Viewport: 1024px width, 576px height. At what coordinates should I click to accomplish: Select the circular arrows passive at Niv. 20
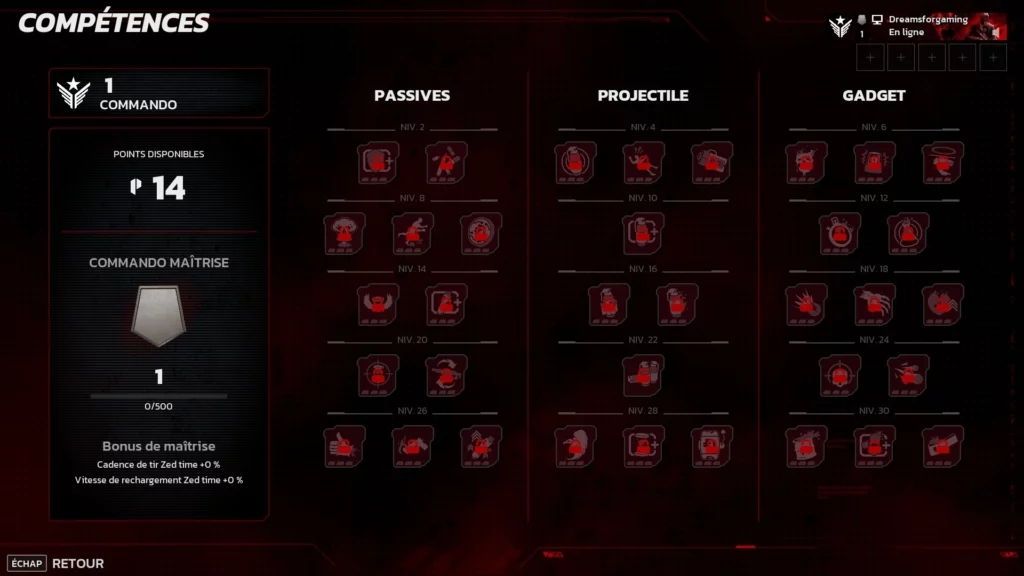pos(446,375)
